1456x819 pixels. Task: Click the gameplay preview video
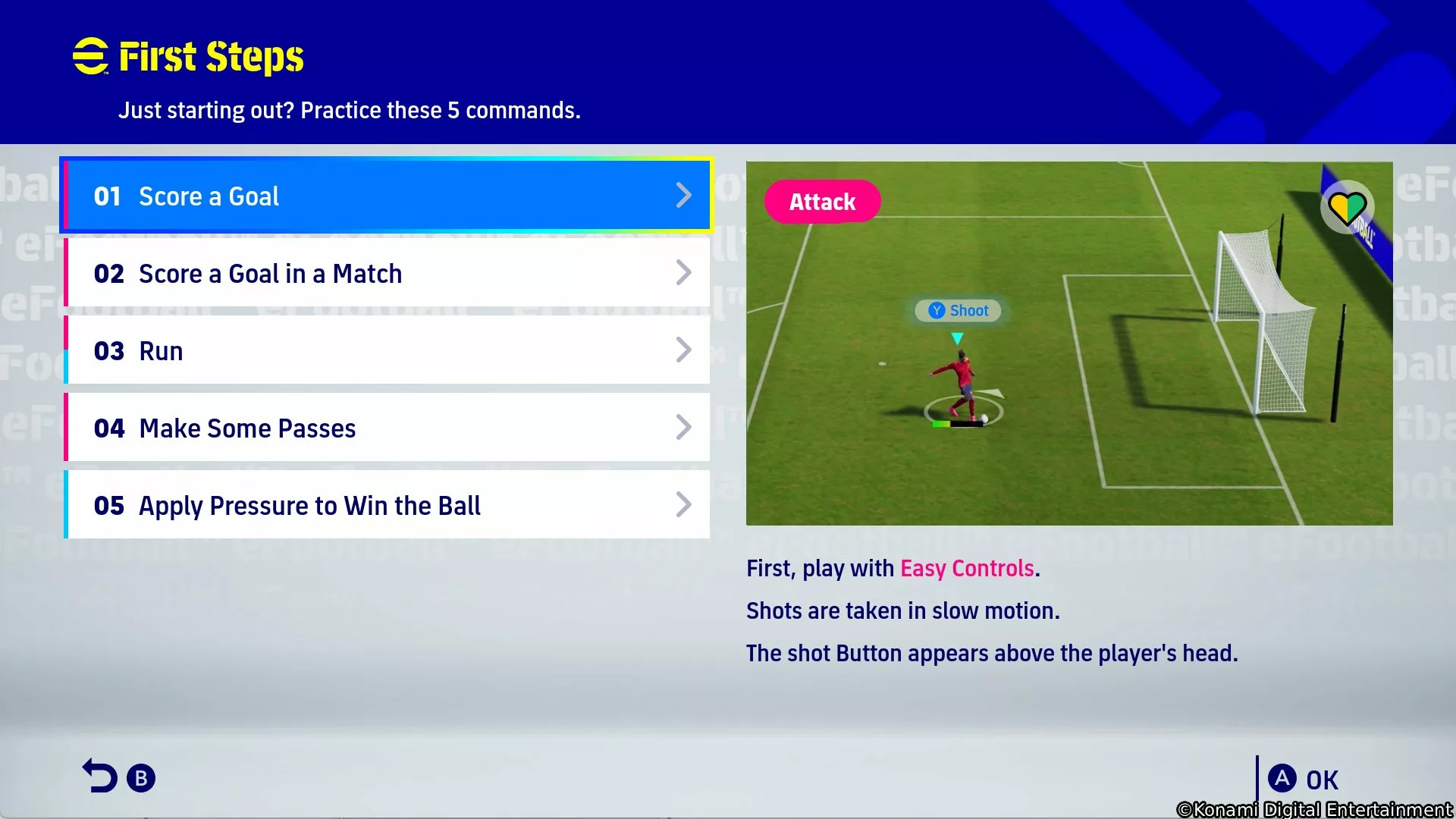click(x=1069, y=343)
